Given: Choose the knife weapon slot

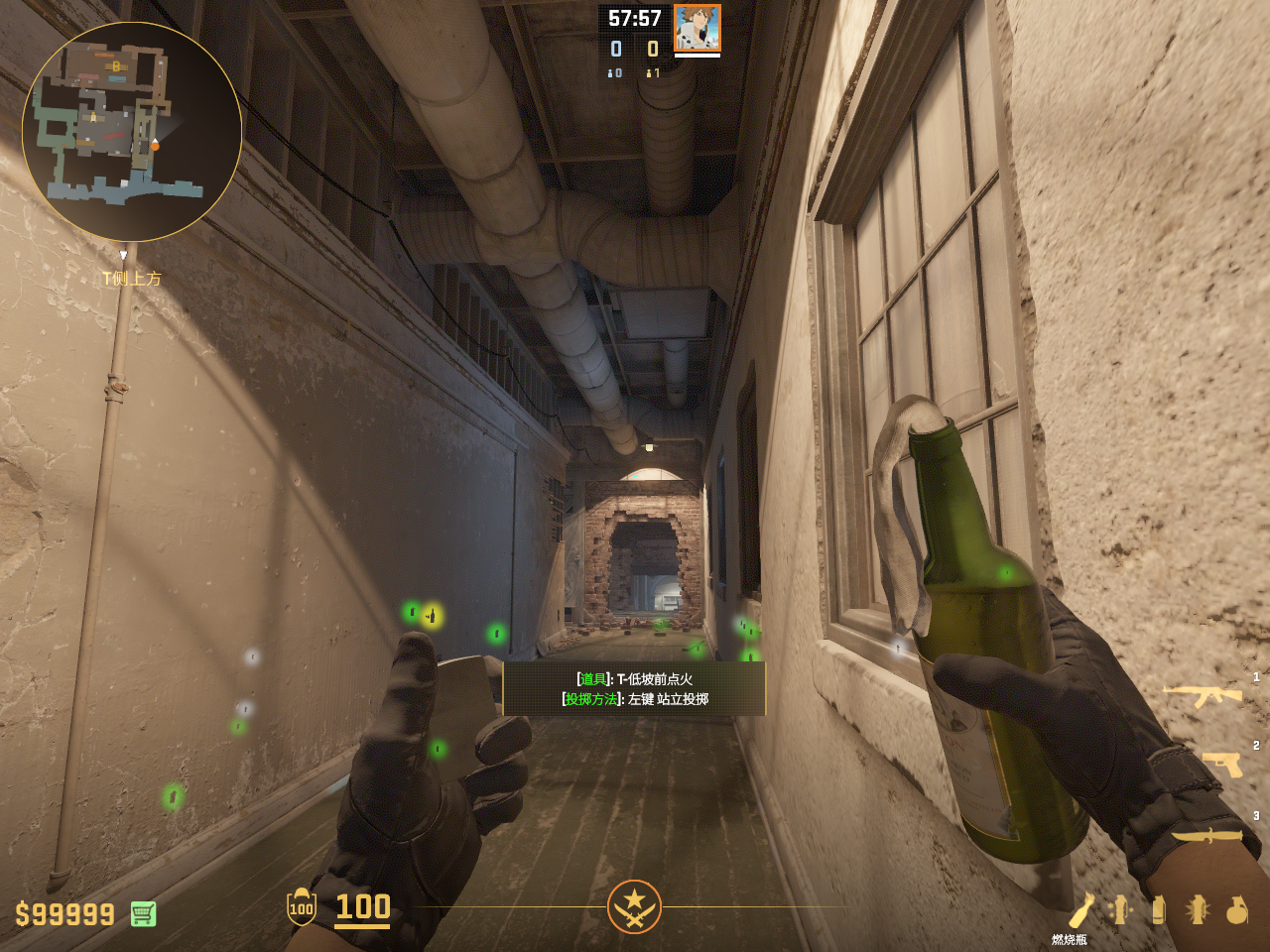Looking at the screenshot, I should [x=1206, y=835].
